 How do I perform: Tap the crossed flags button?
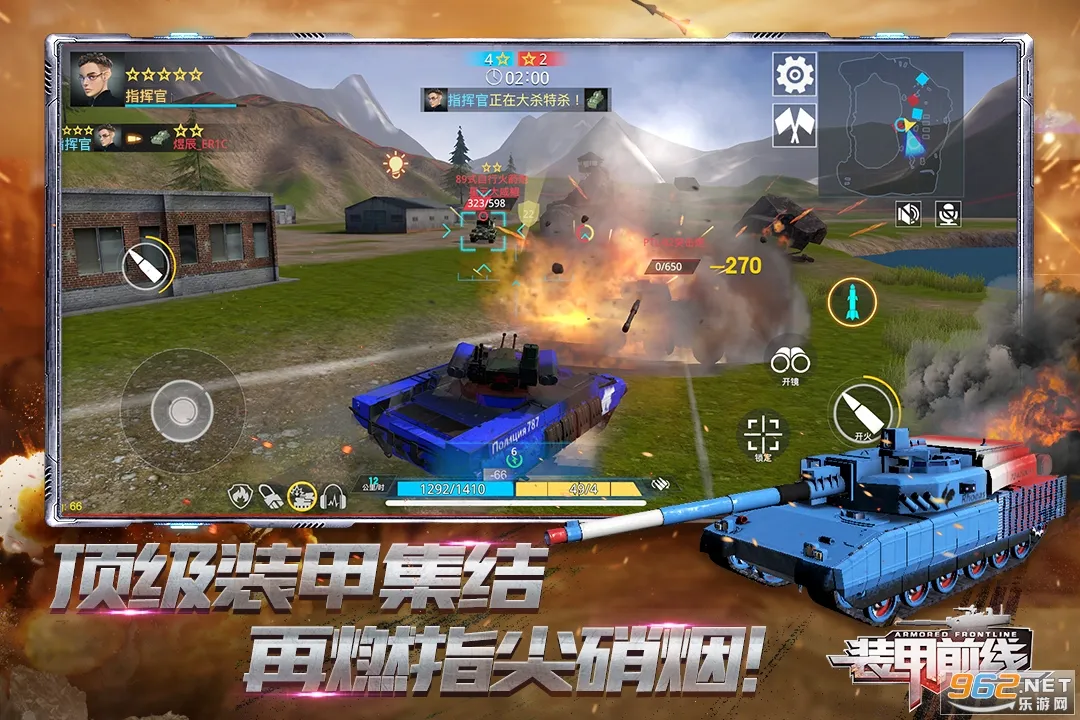pos(795,125)
